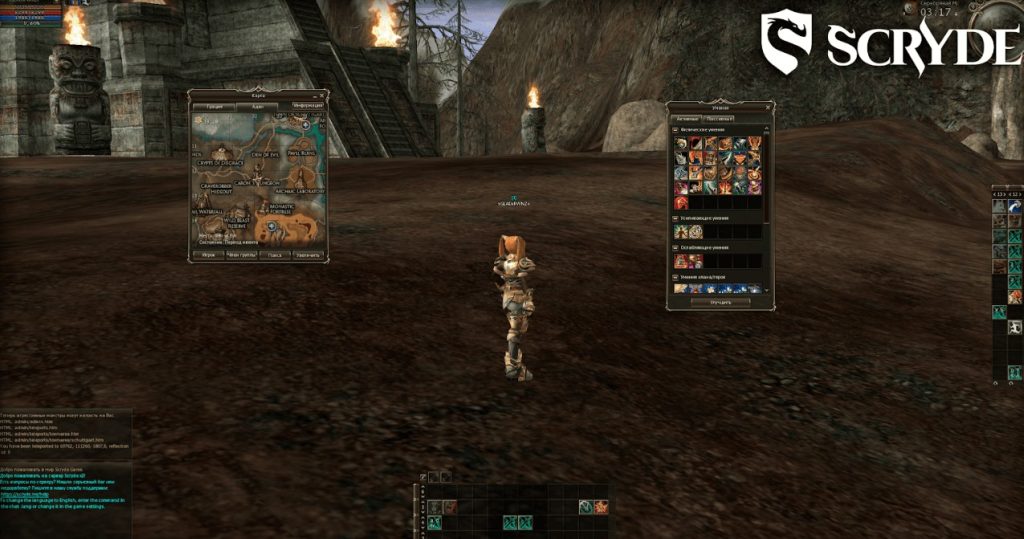Close the skills window
1024x539 pixels.
pos(769,105)
